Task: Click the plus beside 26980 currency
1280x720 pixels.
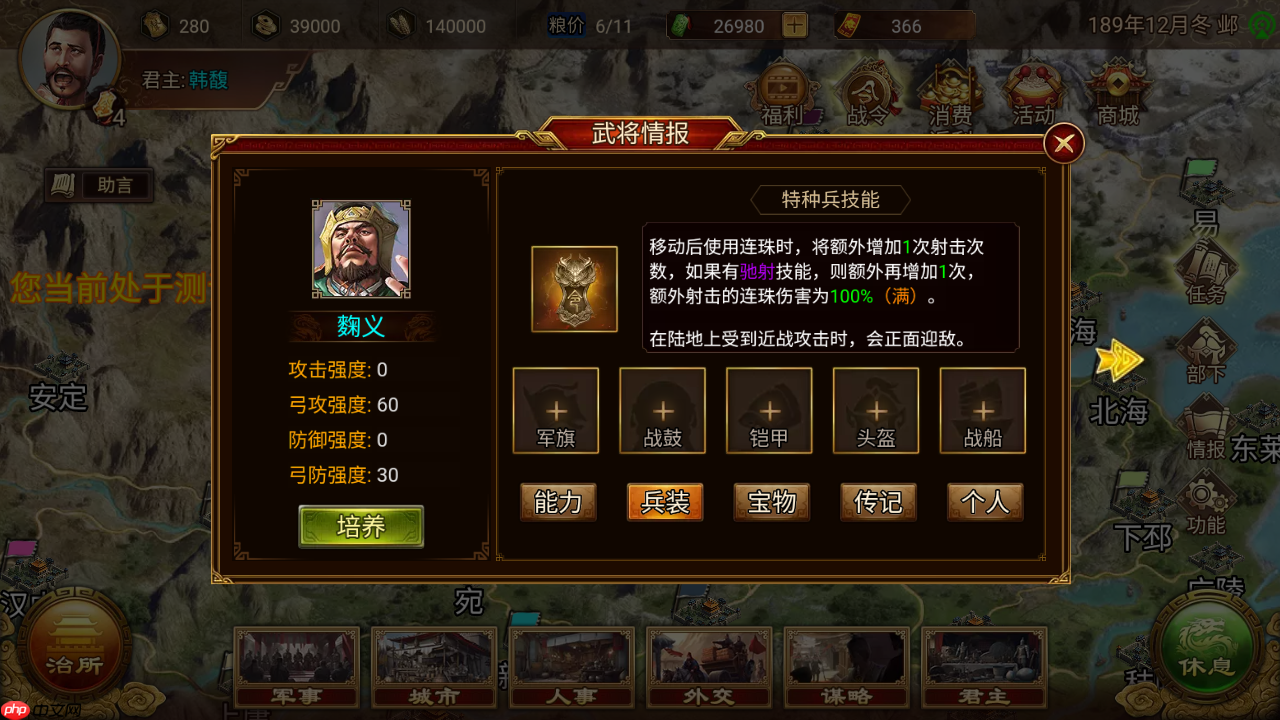Action: click(x=793, y=25)
